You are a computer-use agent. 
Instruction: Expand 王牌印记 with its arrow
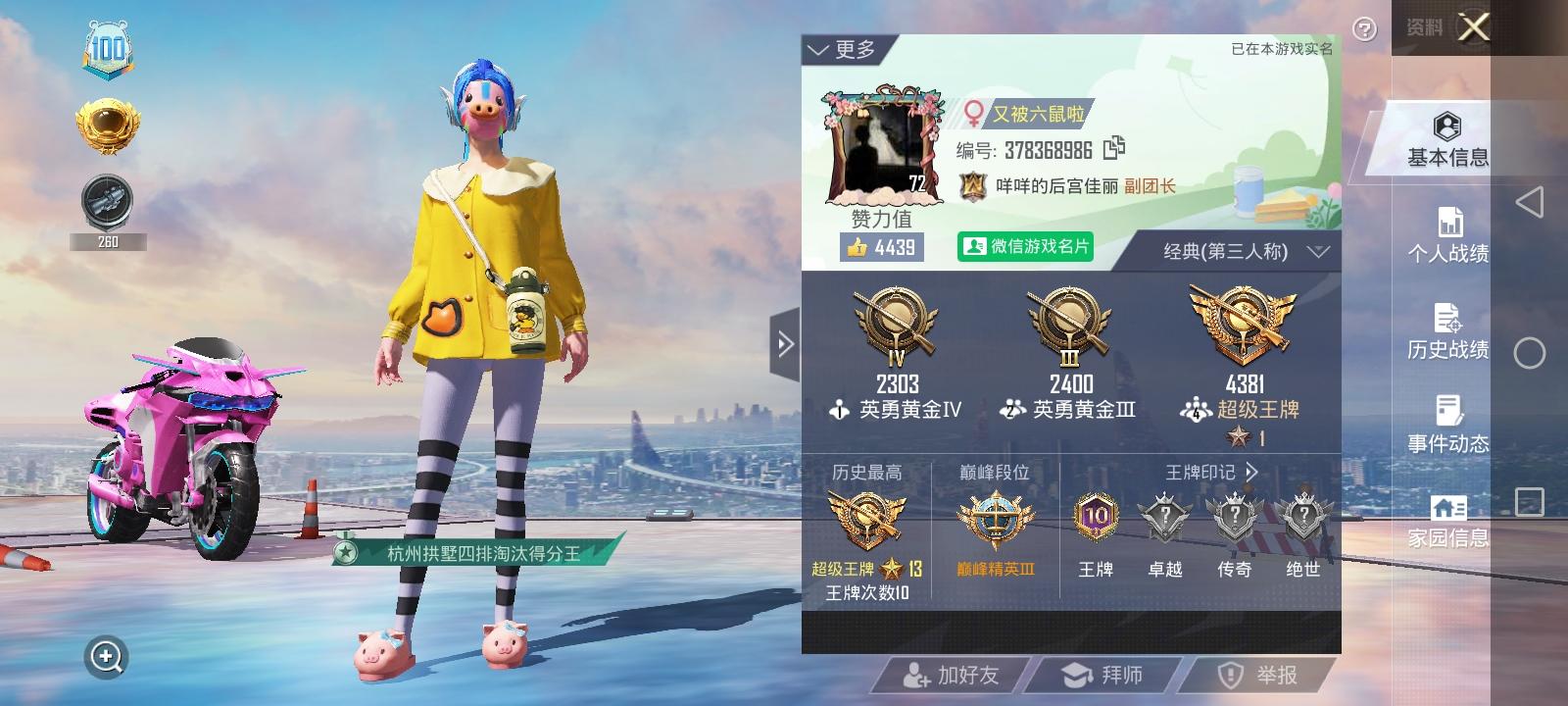(x=1251, y=471)
